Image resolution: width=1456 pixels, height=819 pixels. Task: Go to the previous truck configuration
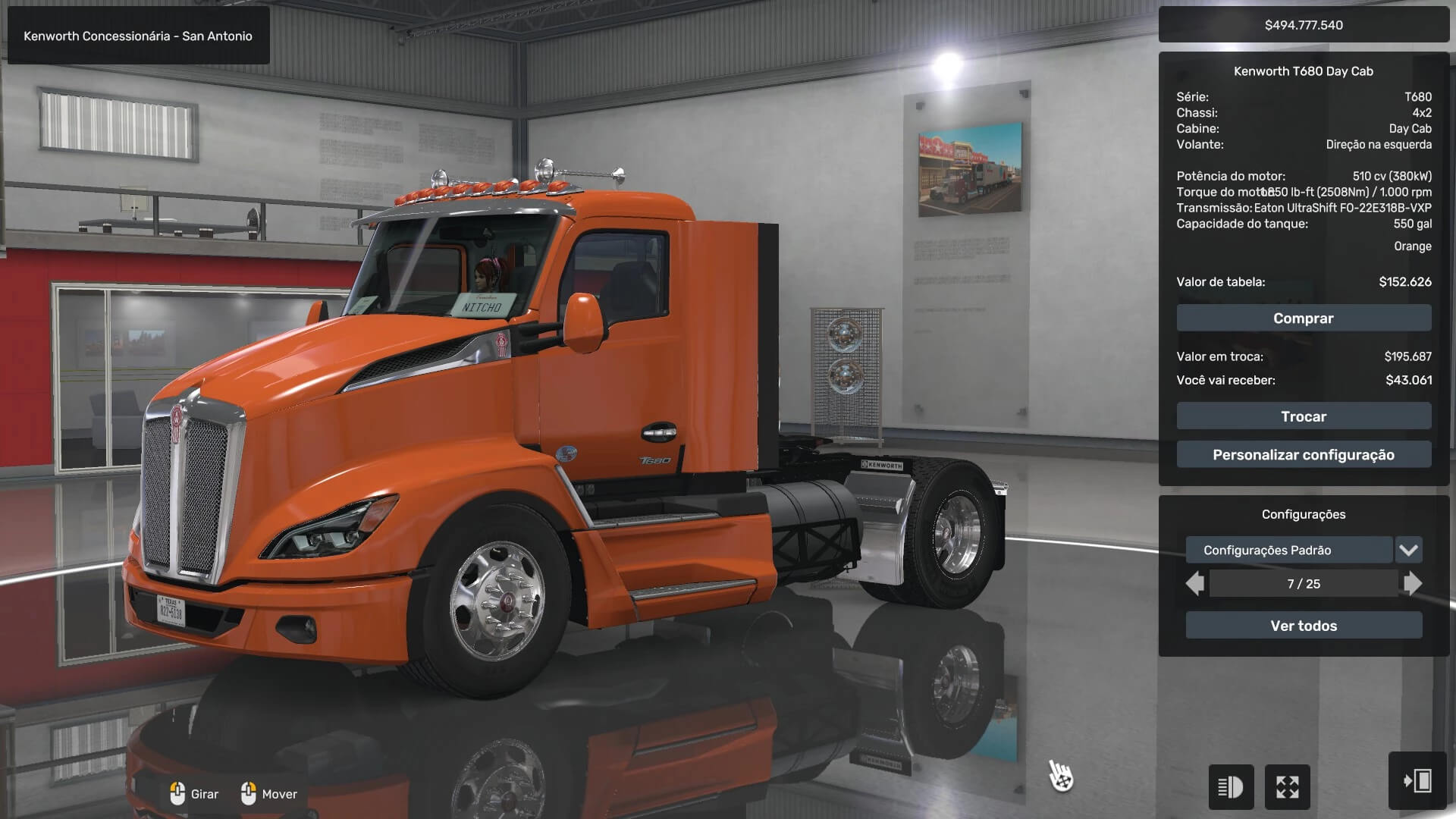[1195, 584]
